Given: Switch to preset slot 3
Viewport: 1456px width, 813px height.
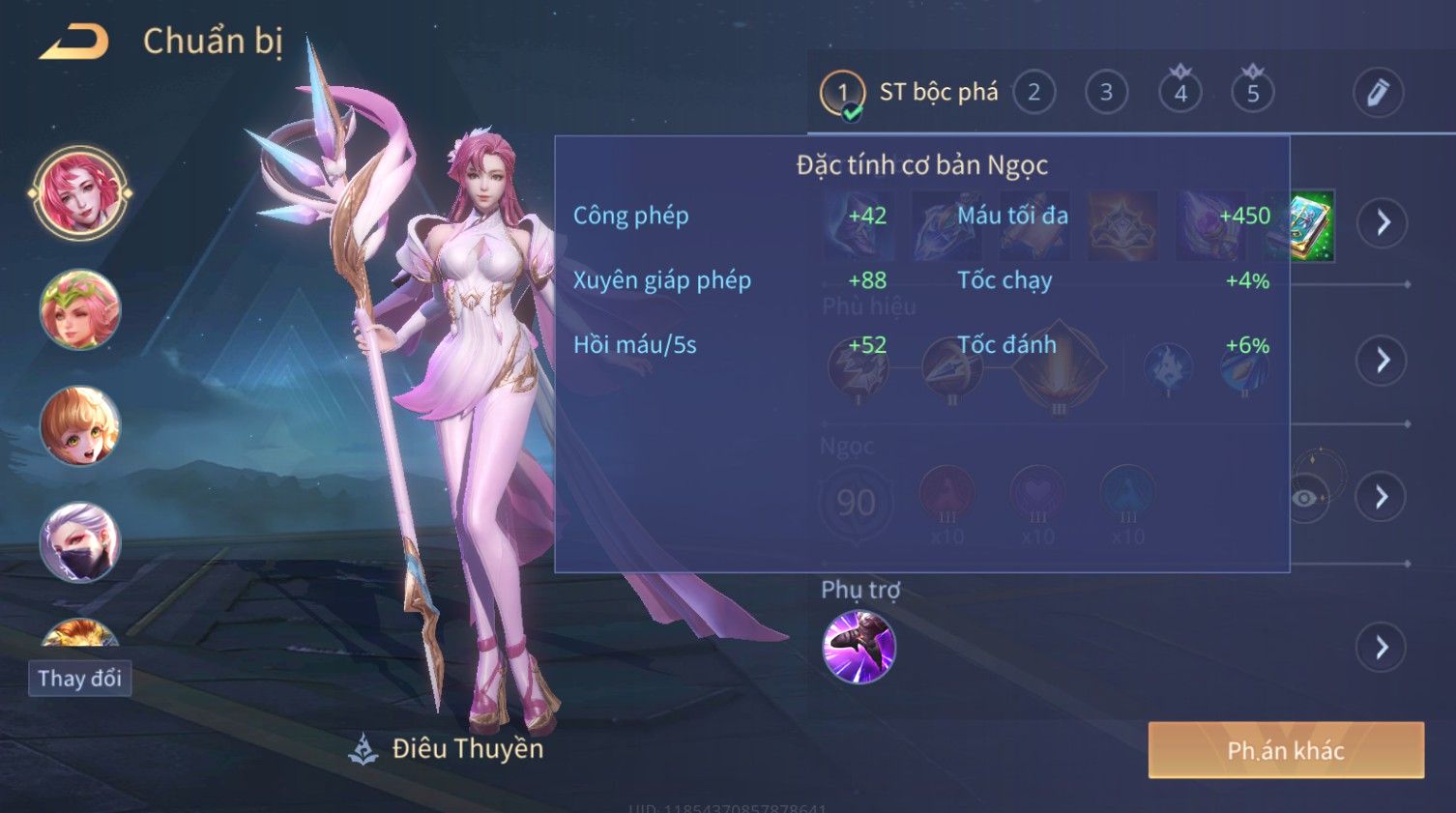Looking at the screenshot, I should point(1106,93).
